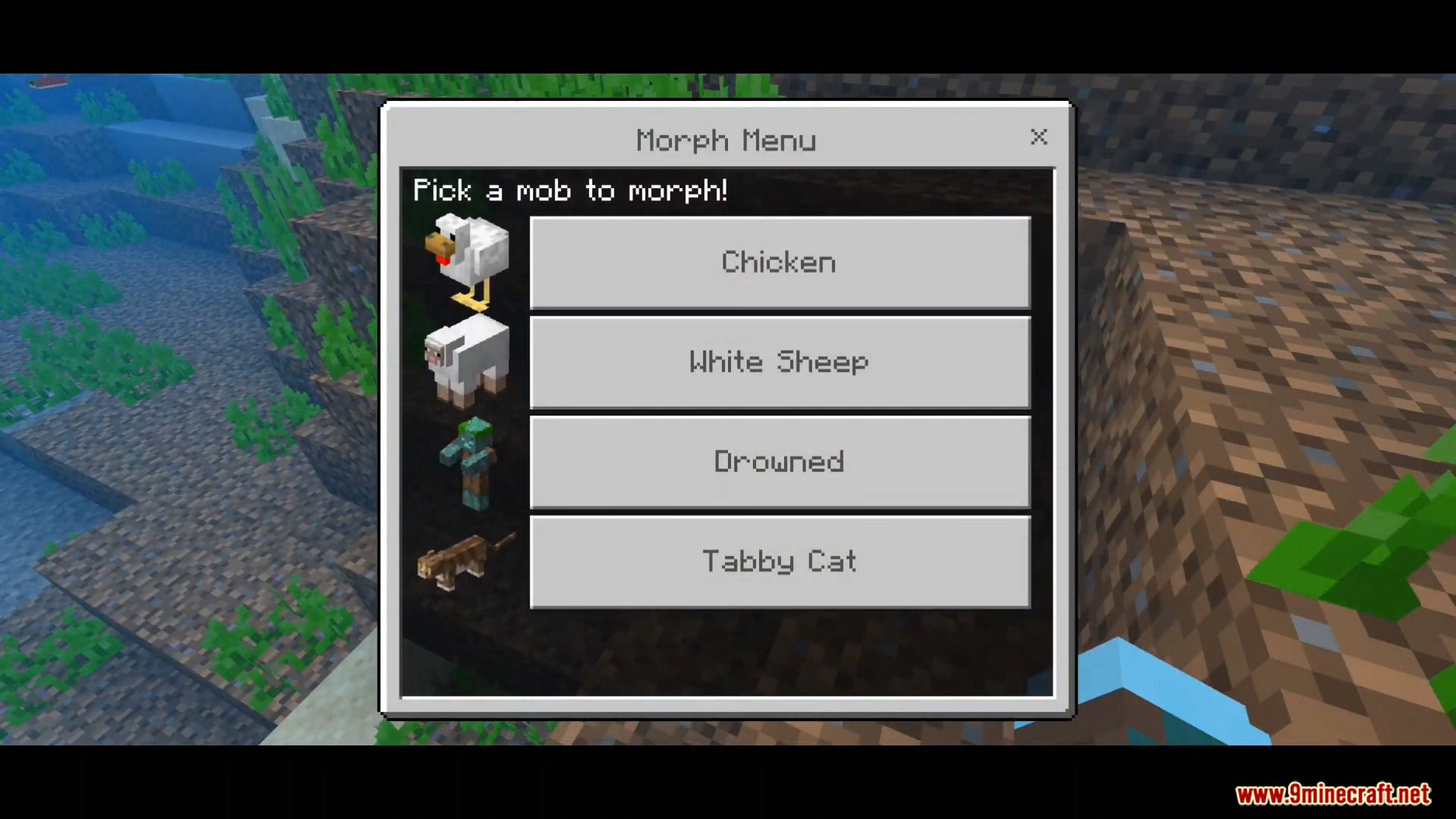This screenshot has height=819, width=1456.
Task: Select the White Sheep morph option
Action: click(780, 362)
